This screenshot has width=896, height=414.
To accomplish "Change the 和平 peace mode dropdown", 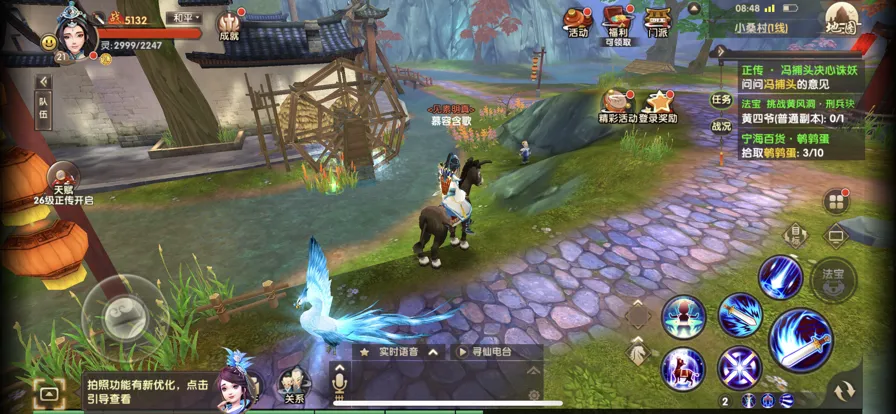I will click(185, 18).
